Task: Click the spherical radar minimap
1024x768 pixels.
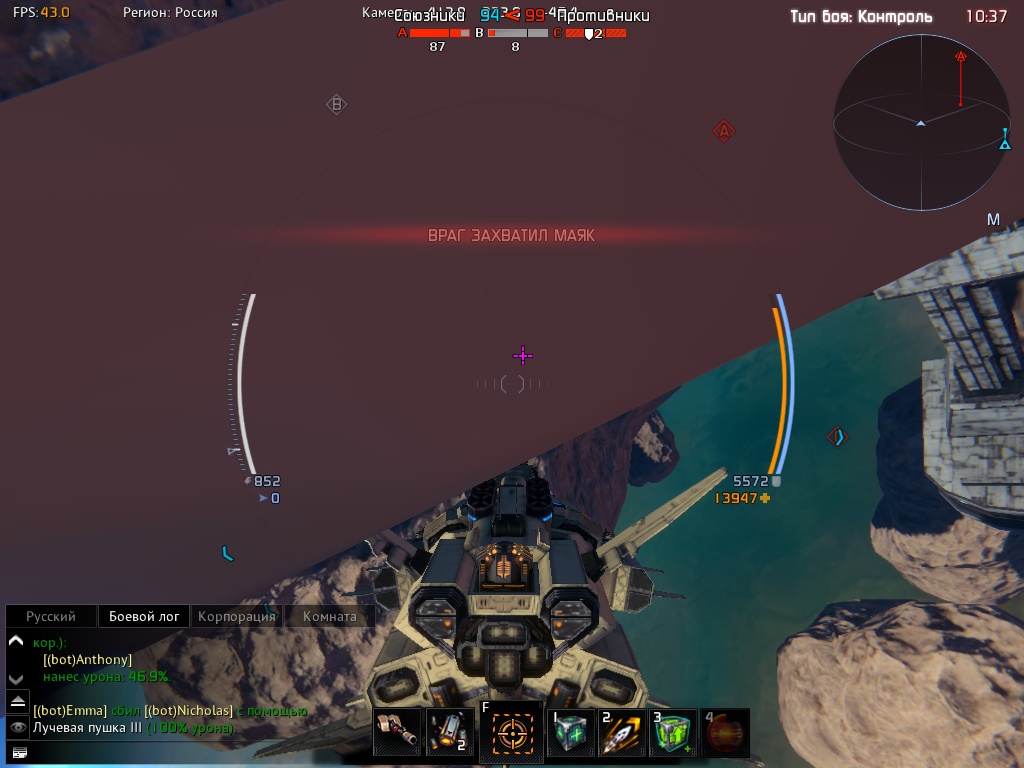Action: point(920,122)
